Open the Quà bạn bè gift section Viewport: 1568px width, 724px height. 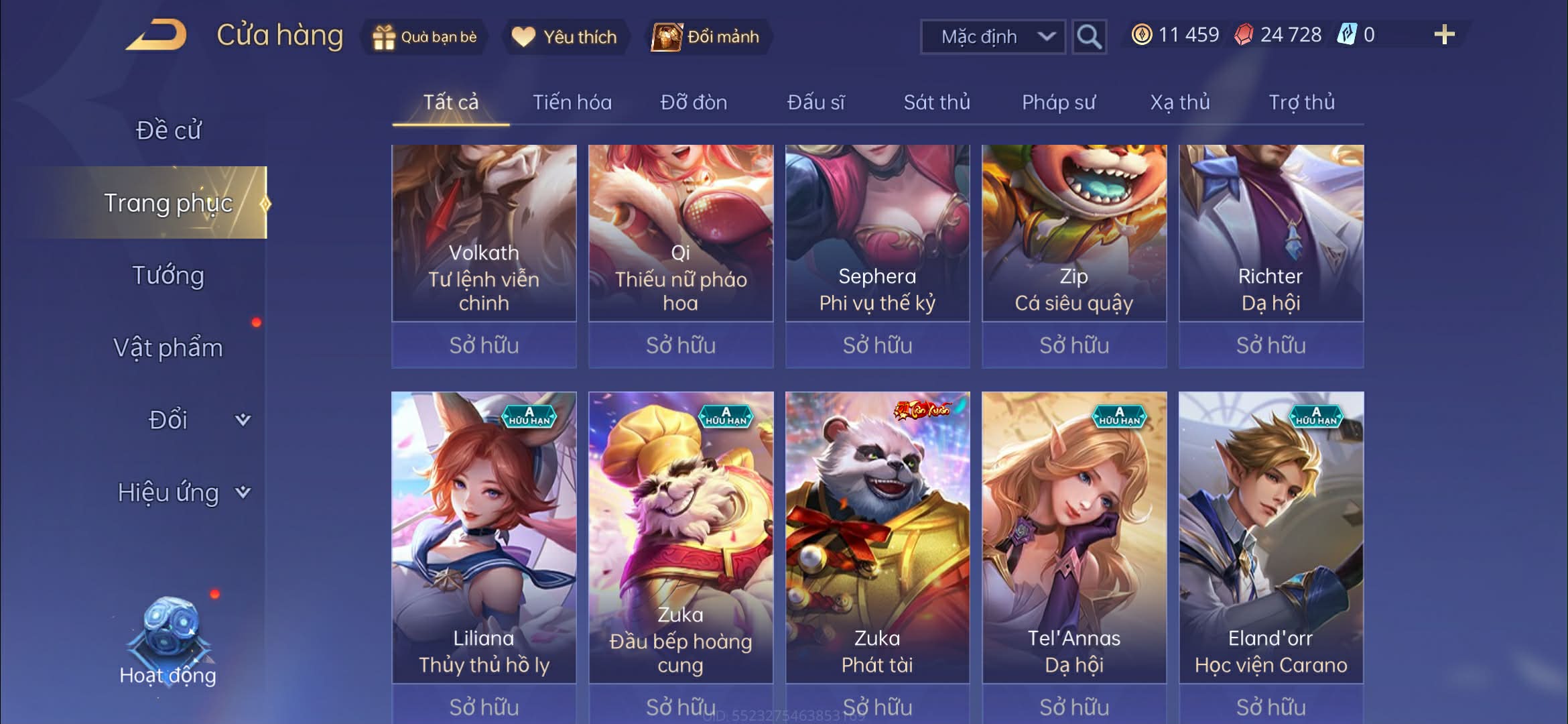425,37
